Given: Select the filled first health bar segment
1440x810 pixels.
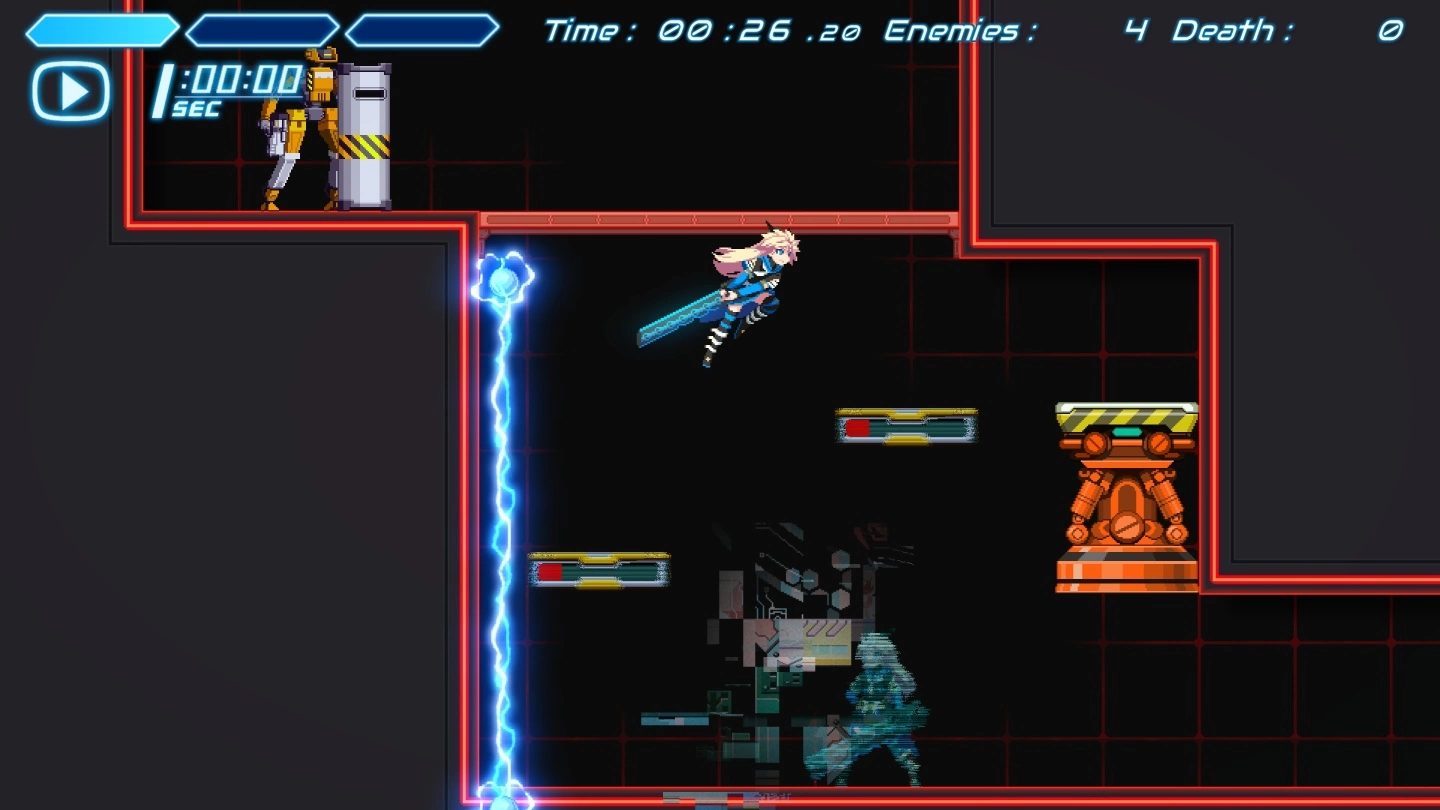Looking at the screenshot, I should pos(100,29).
